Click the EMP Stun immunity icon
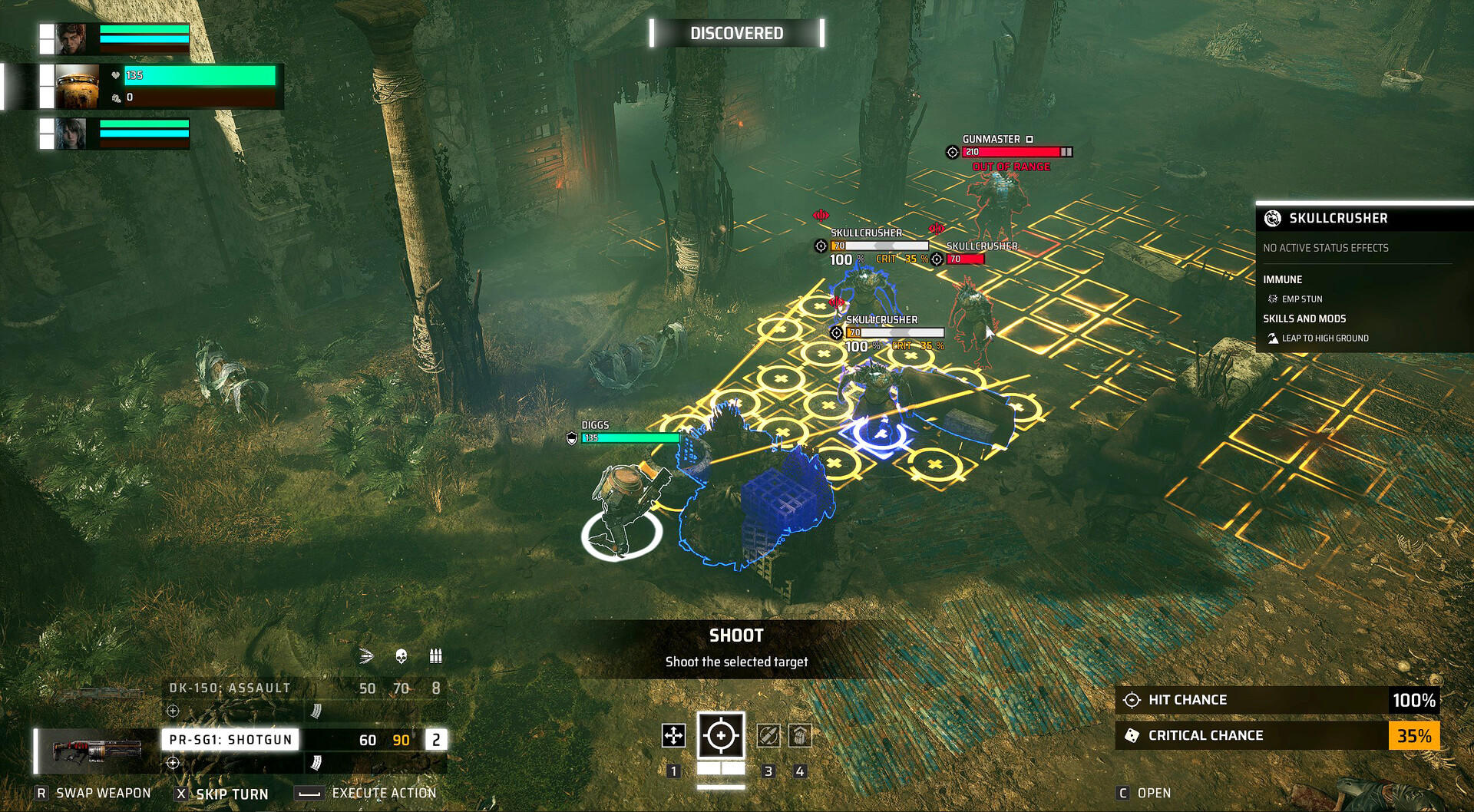This screenshot has height=812, width=1474. [x=1273, y=299]
